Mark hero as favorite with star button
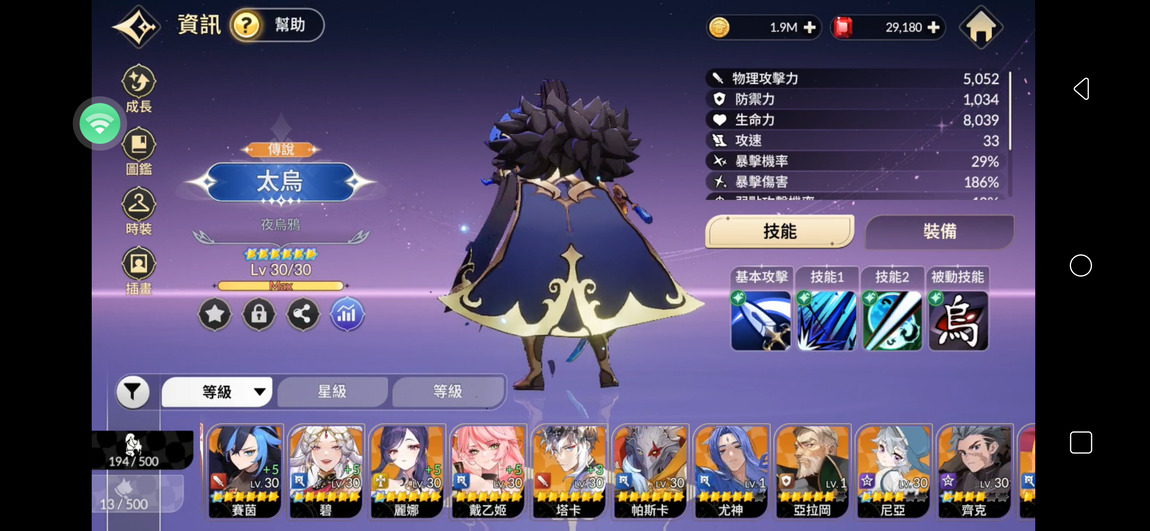The width and height of the screenshot is (1150, 531). [214, 314]
